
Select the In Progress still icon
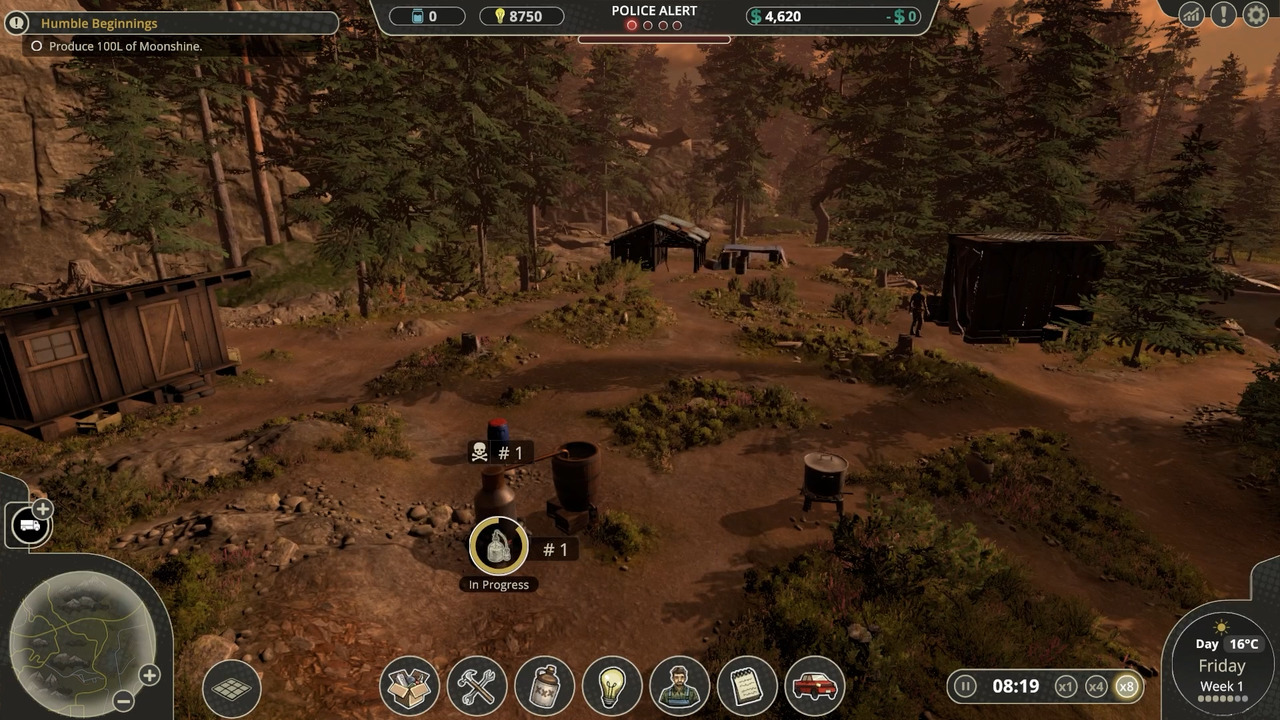pyautogui.click(x=498, y=546)
